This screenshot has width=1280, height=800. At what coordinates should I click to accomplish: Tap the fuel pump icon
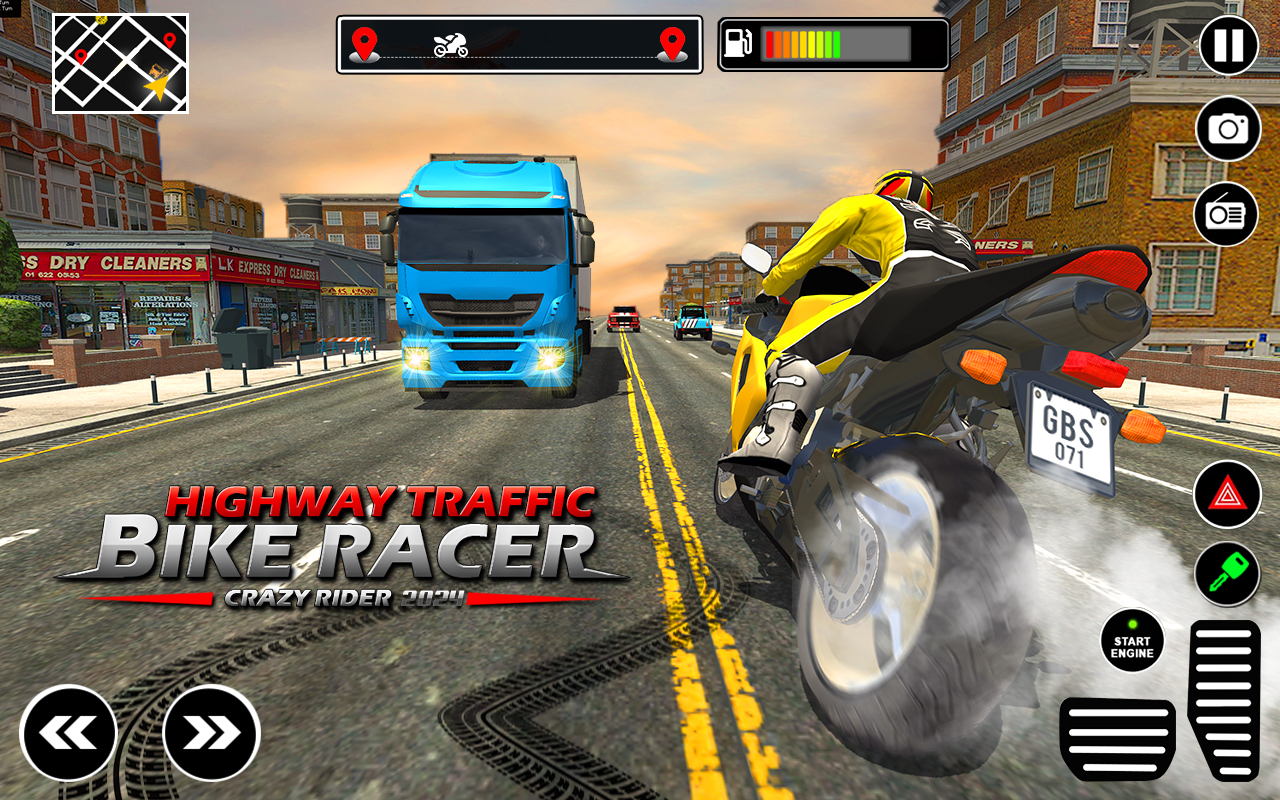tap(740, 42)
